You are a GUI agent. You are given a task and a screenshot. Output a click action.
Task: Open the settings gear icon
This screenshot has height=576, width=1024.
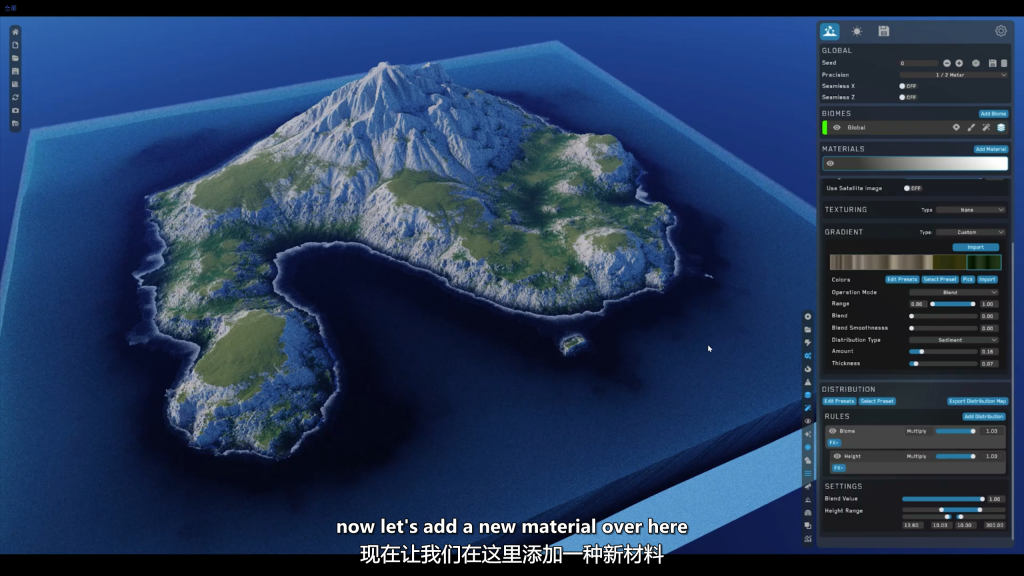pos(1000,31)
